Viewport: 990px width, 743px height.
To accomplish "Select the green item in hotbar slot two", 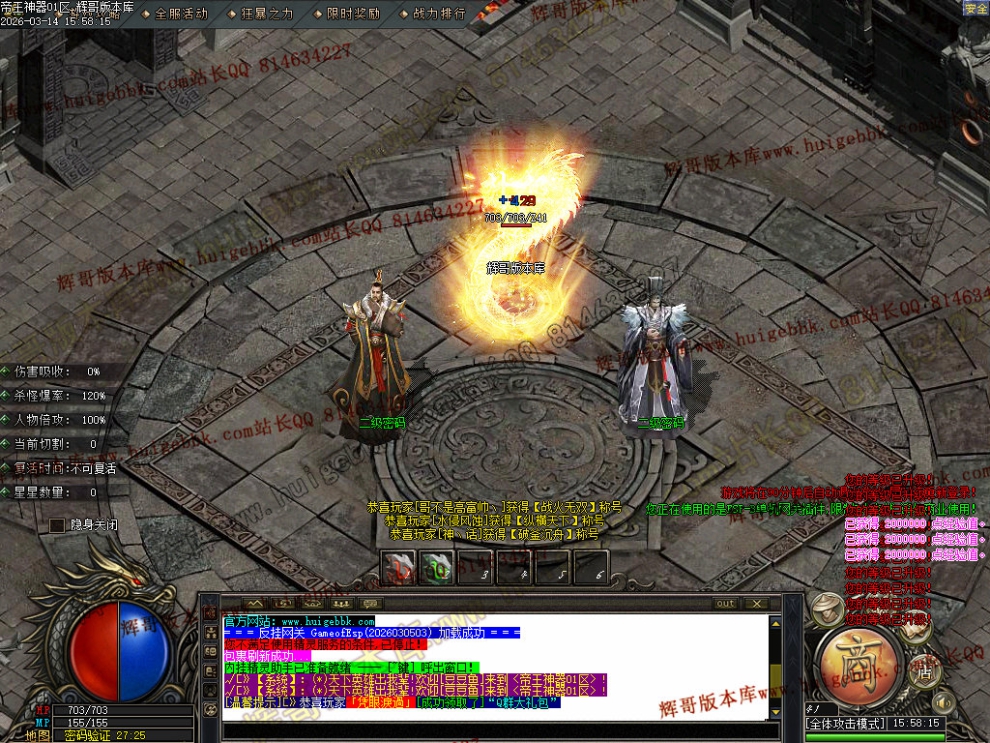I will click(436, 568).
